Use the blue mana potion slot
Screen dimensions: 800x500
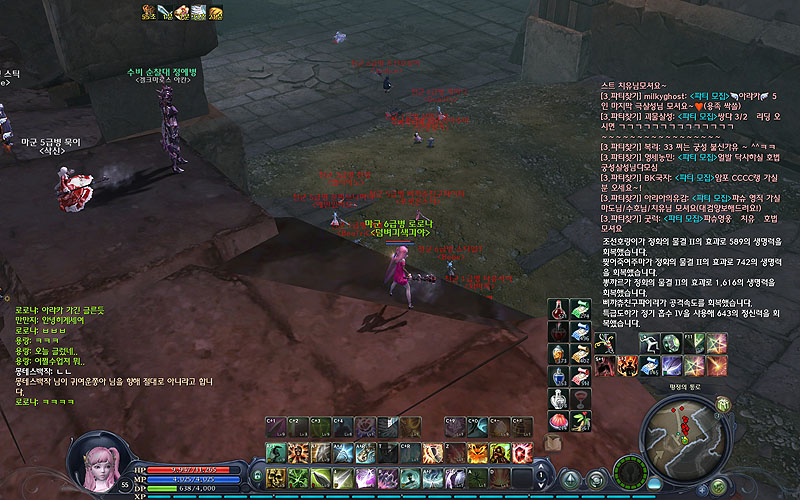pos(558,377)
